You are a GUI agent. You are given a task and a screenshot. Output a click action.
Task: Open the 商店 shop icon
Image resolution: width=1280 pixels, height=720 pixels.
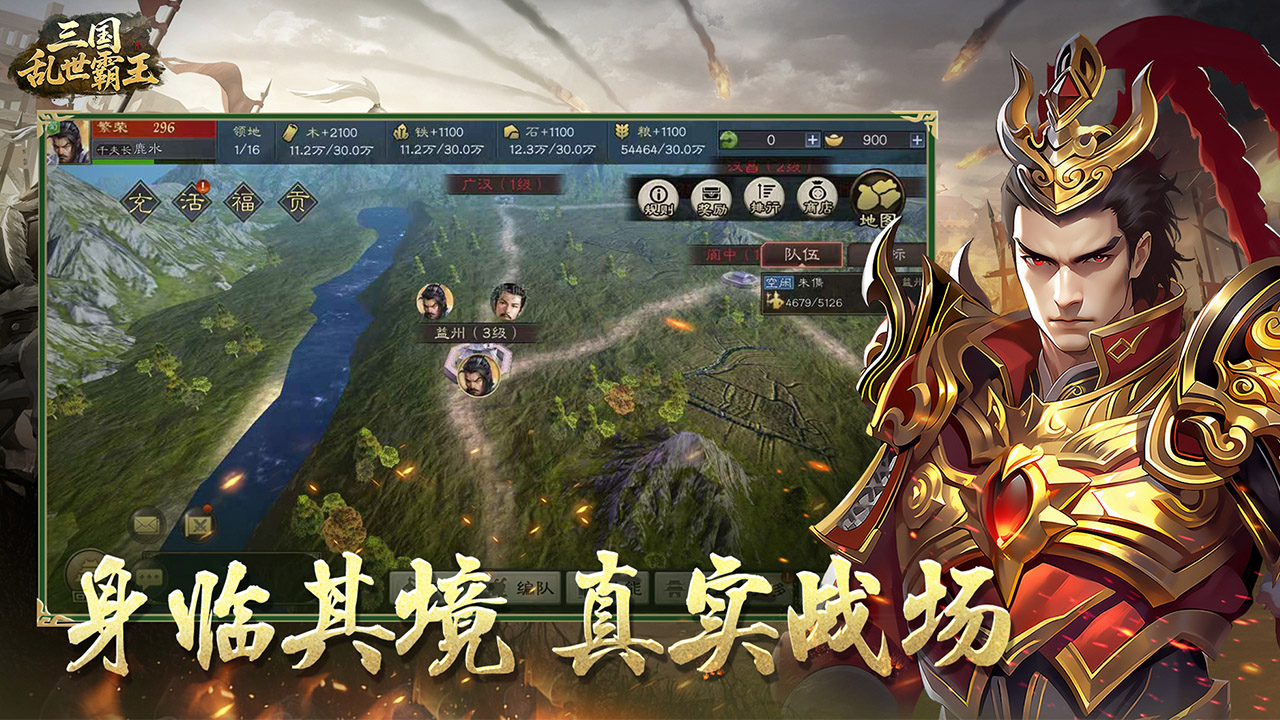tap(818, 195)
